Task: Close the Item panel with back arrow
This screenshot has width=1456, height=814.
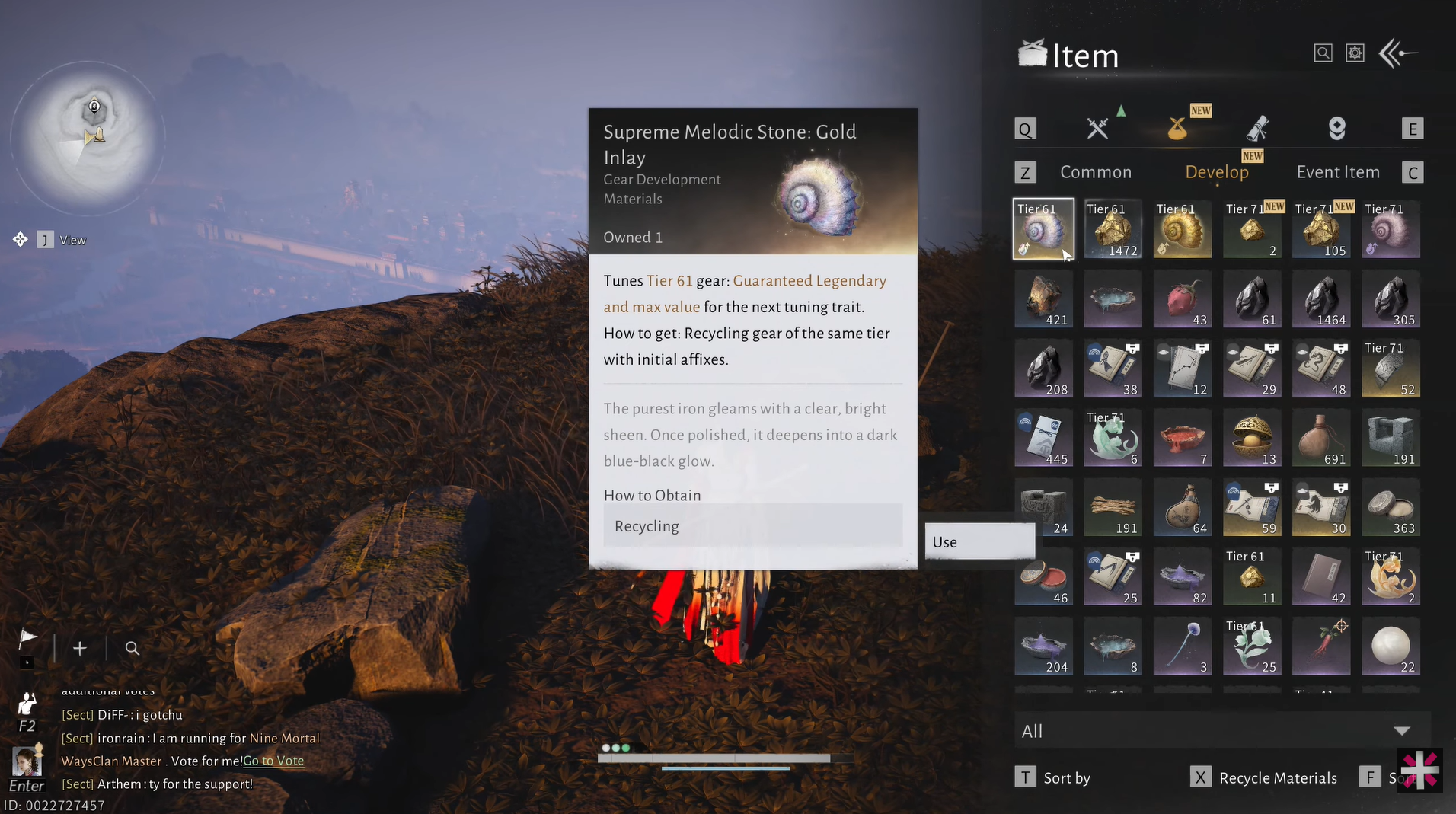Action: pos(1398,53)
